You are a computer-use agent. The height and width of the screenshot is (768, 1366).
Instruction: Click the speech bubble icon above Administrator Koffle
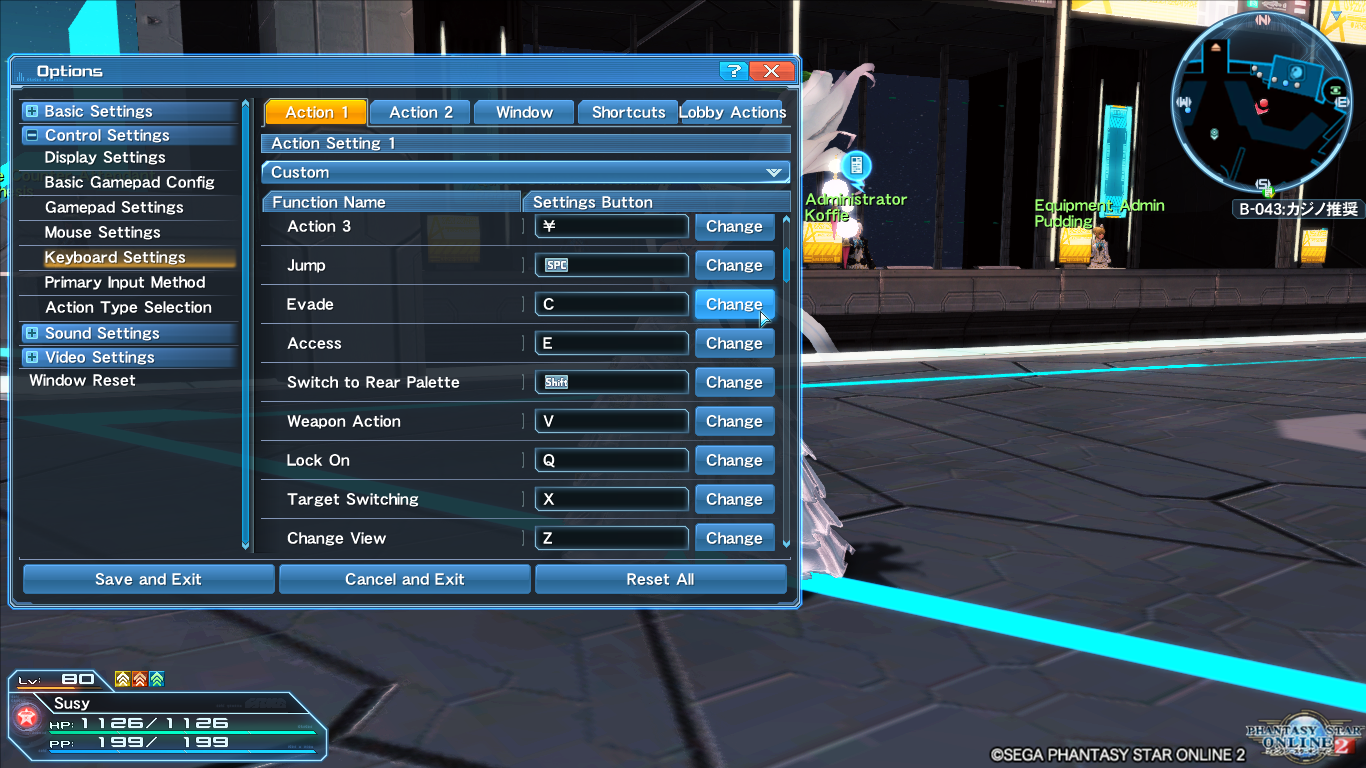coord(855,162)
